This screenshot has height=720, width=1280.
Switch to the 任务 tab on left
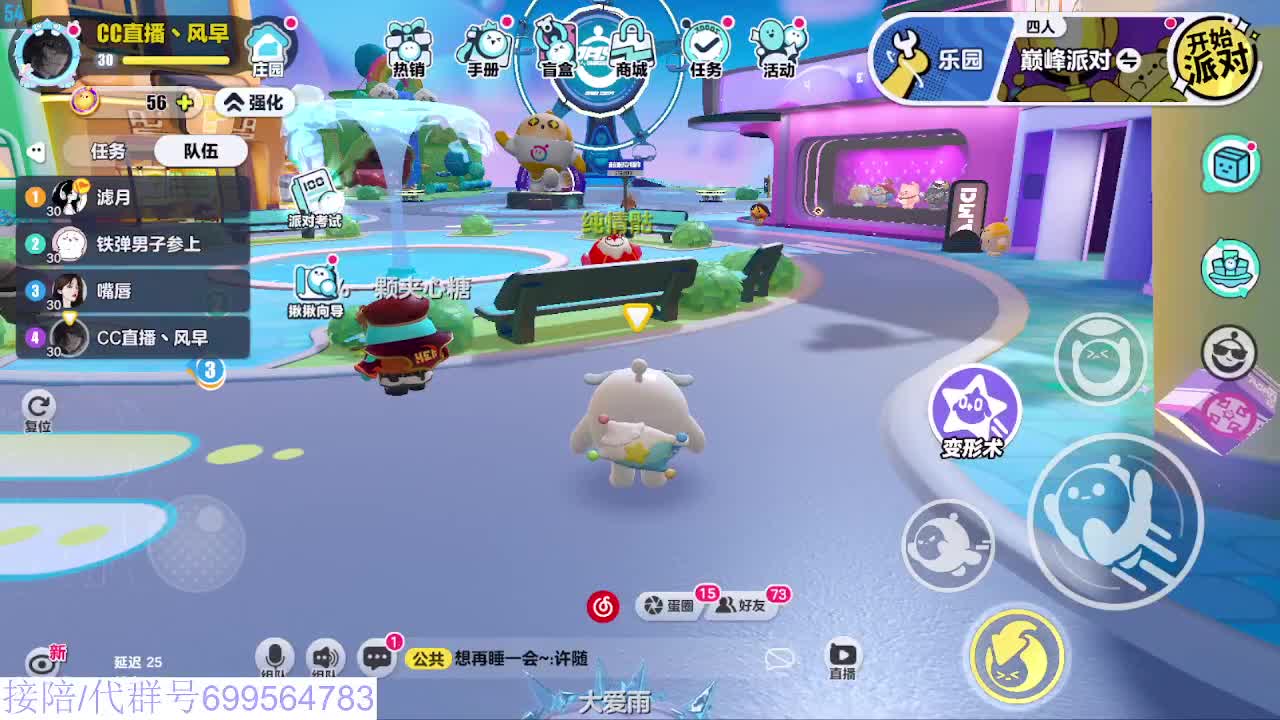click(110, 150)
